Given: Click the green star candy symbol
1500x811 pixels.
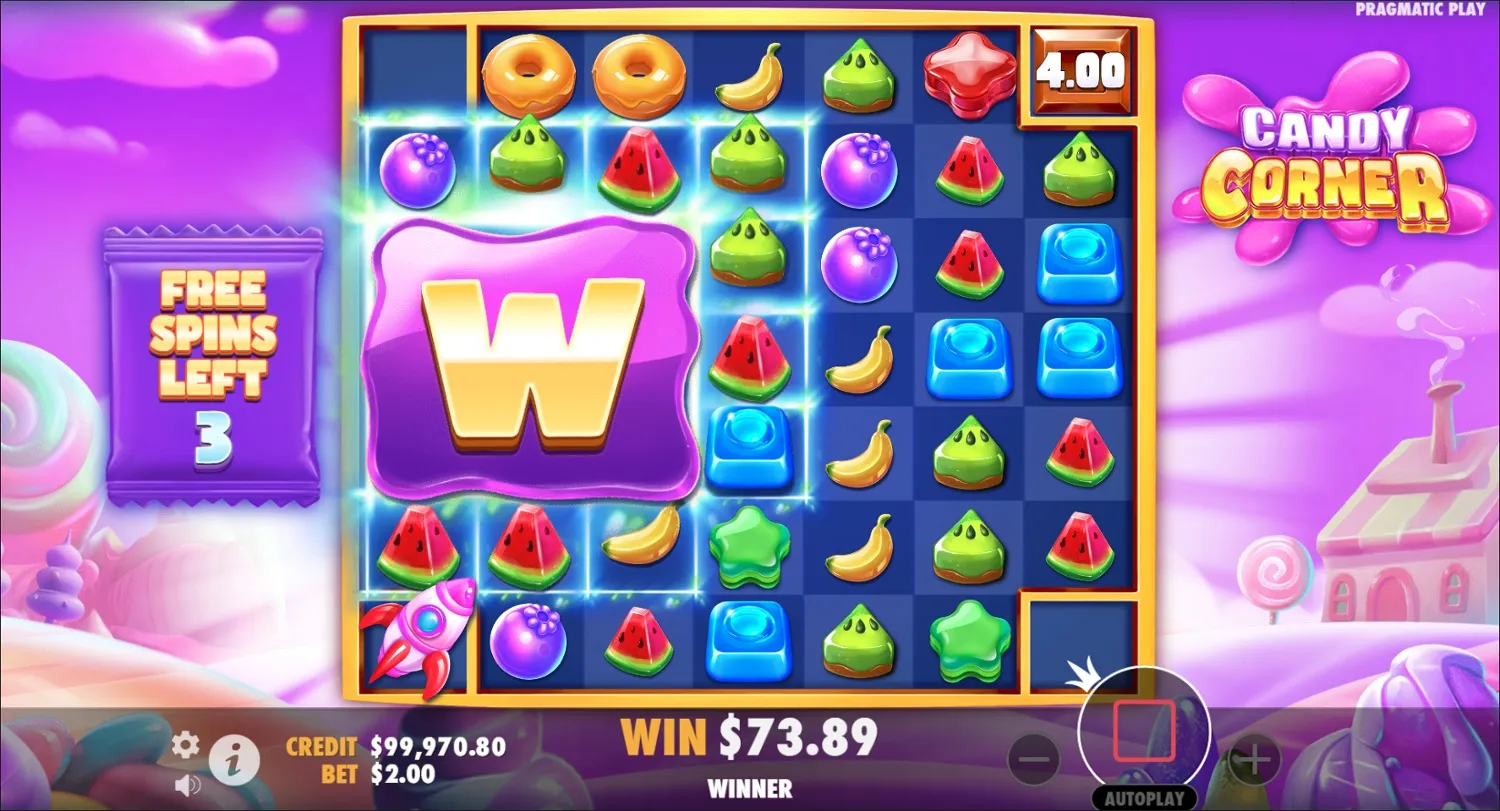Looking at the screenshot, I should pos(752,545).
